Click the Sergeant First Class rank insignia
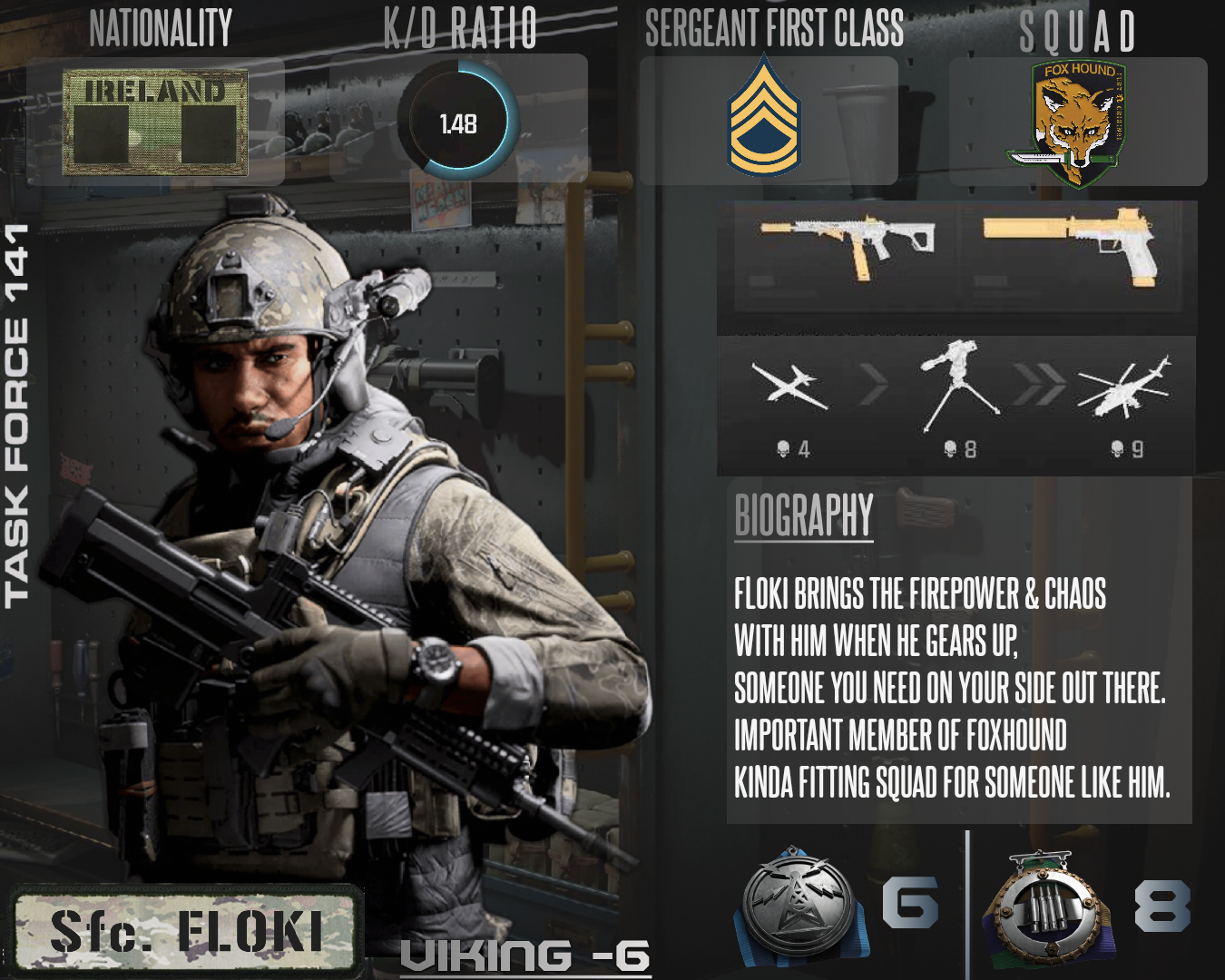The height and width of the screenshot is (980, 1225). (x=764, y=117)
